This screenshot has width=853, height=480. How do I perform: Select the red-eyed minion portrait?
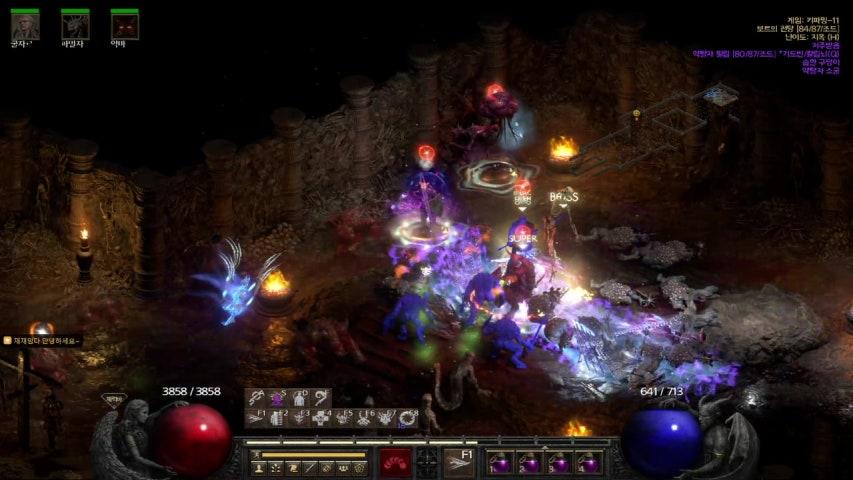coord(125,25)
